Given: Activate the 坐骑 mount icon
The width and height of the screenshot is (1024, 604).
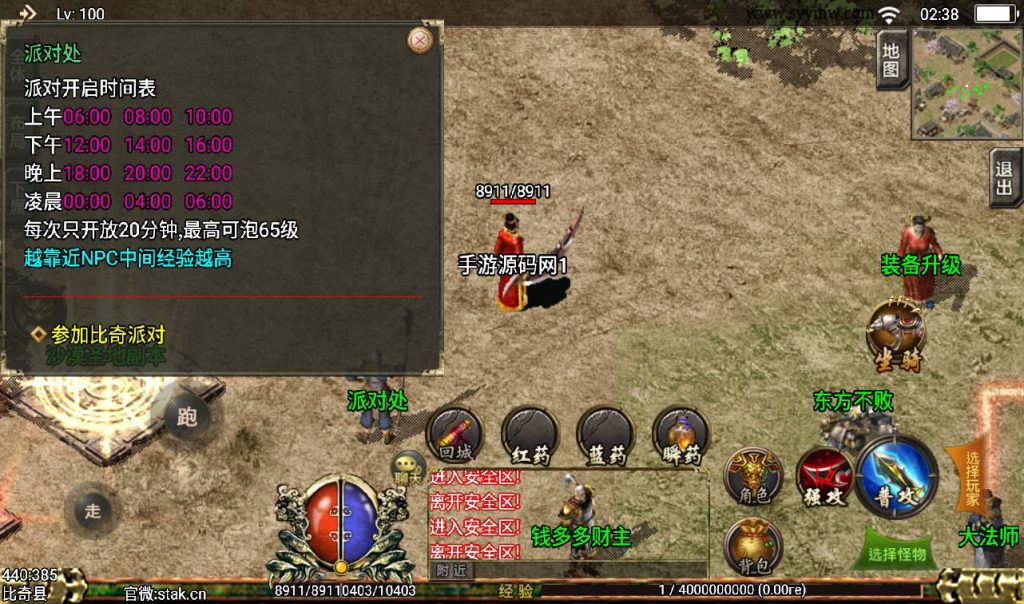Looking at the screenshot, I should tap(896, 333).
